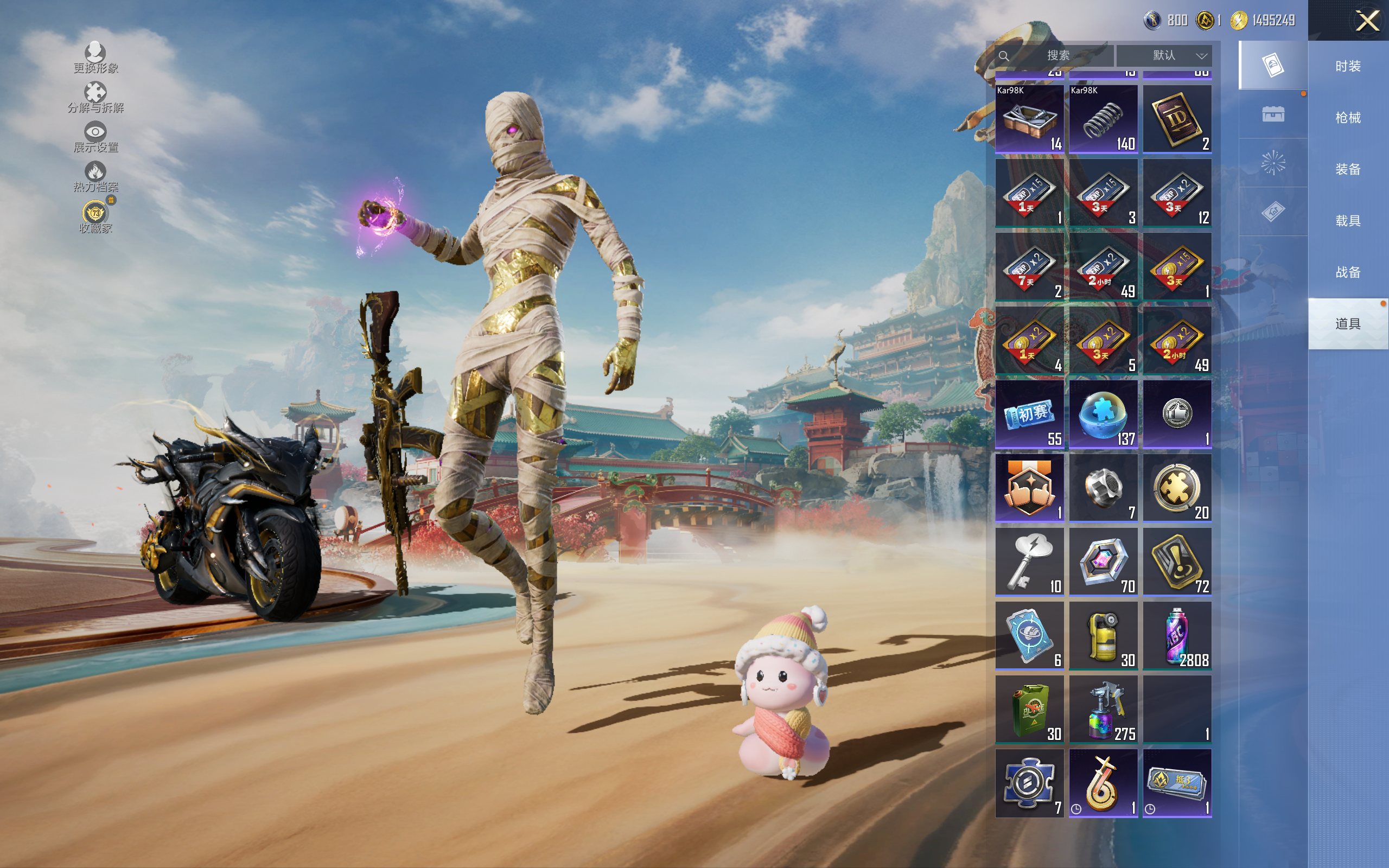Select the blue puzzle orb item
Viewport: 1389px width, 868px height.
(1103, 414)
